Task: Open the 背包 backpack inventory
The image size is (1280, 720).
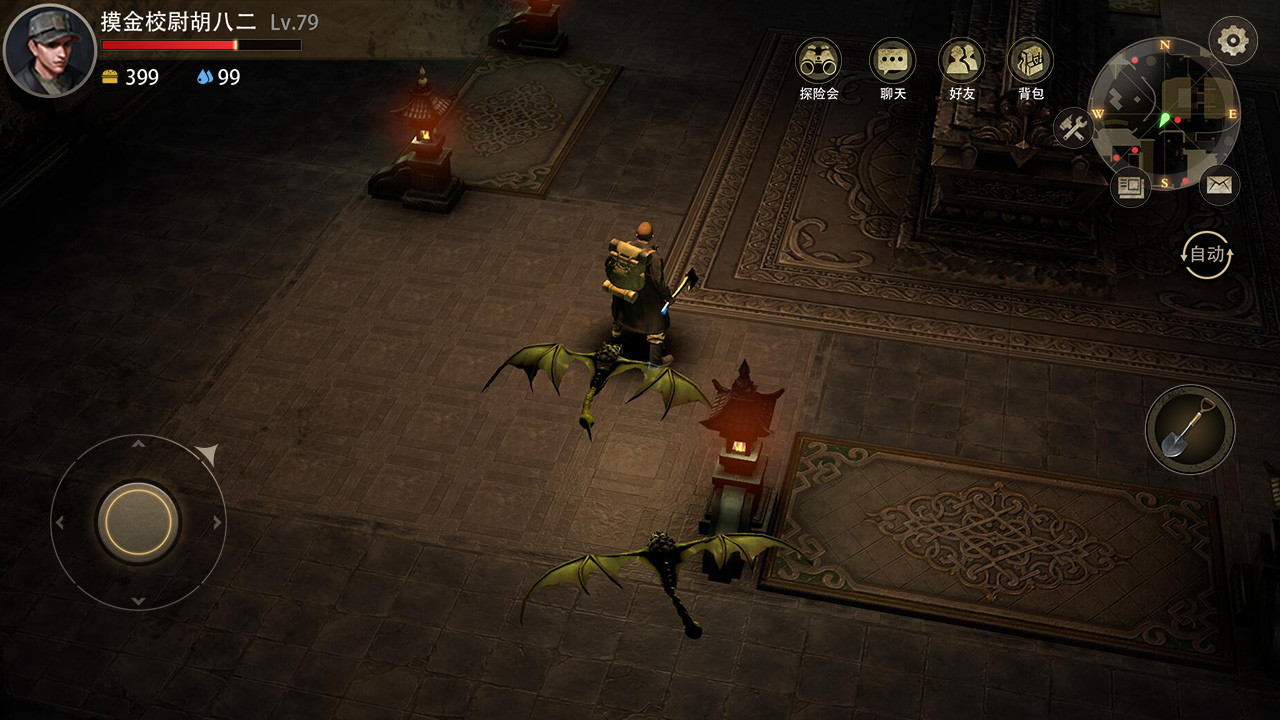Action: pyautogui.click(x=1030, y=60)
